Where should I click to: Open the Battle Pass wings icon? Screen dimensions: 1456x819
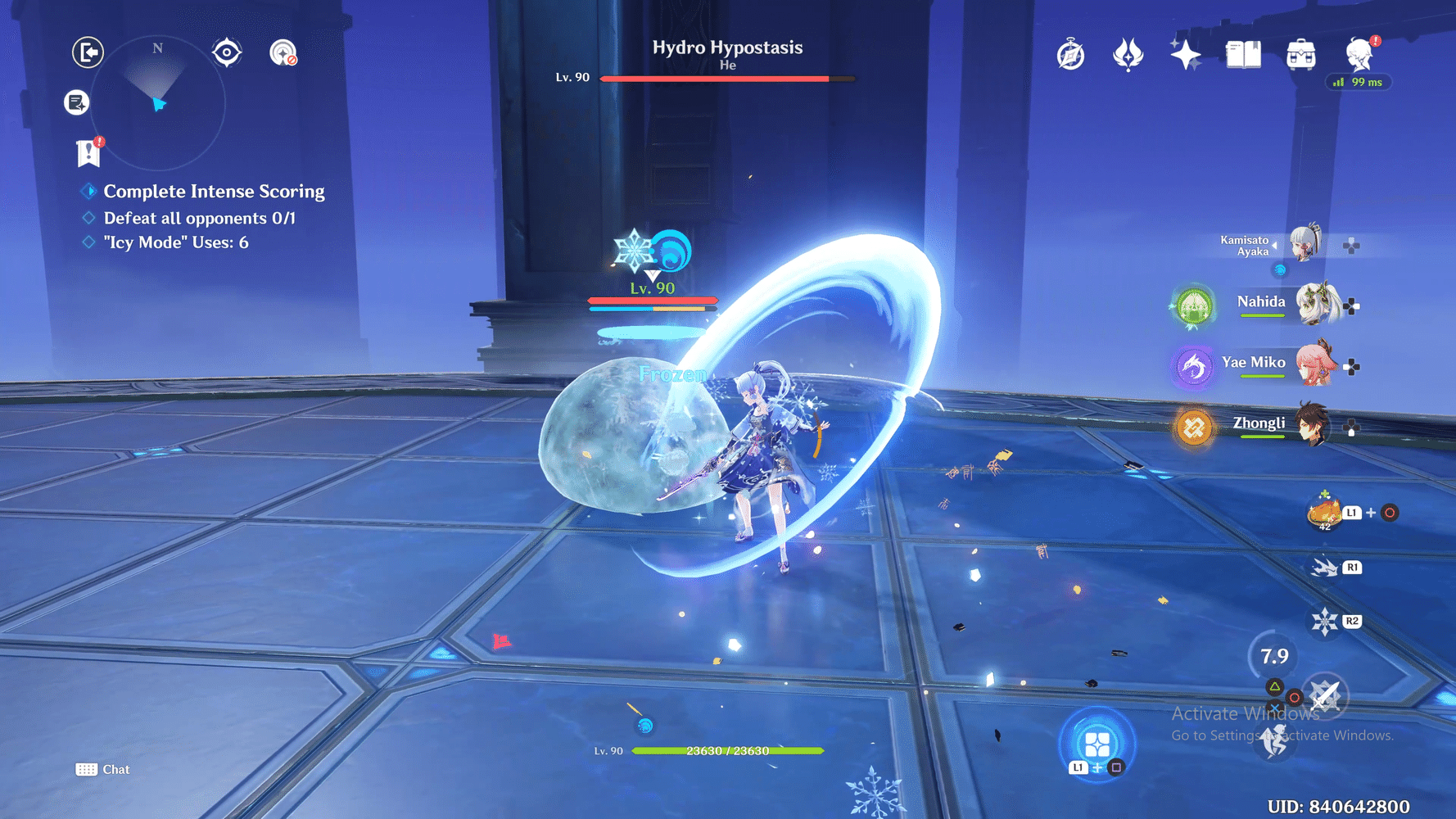click(1128, 52)
